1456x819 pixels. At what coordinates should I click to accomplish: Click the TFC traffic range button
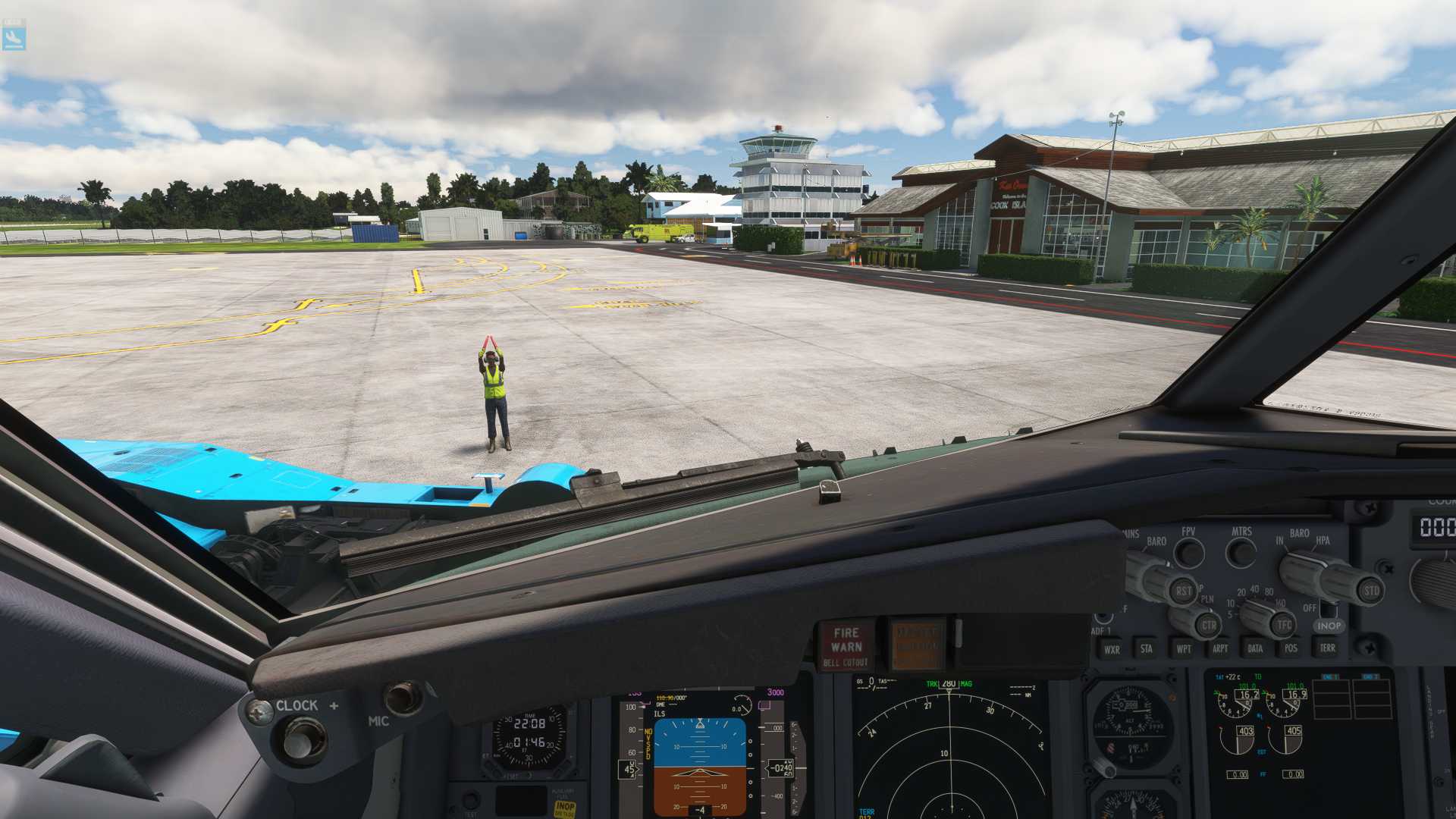pyautogui.click(x=1283, y=626)
